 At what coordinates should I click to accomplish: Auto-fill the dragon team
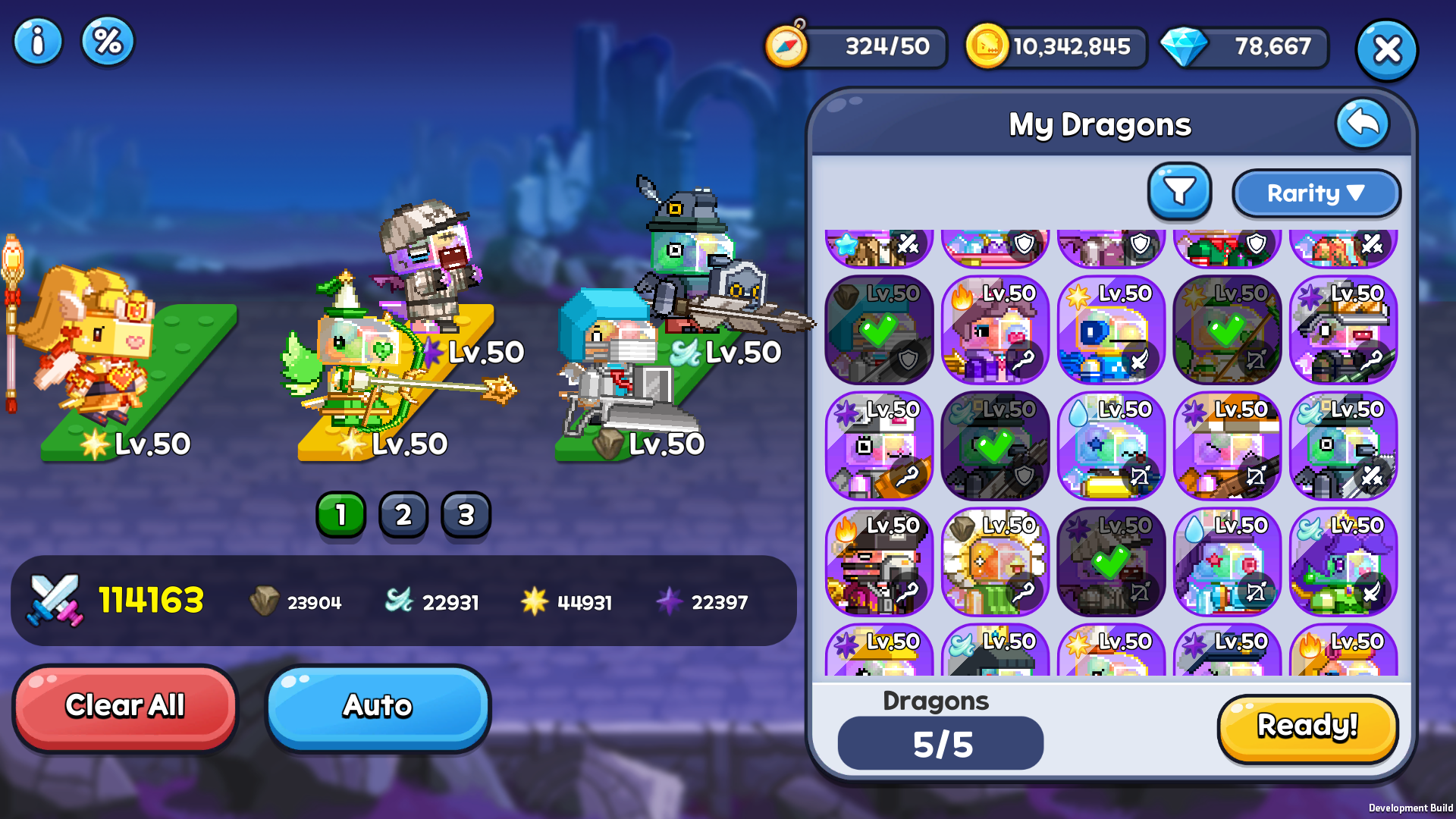(378, 707)
